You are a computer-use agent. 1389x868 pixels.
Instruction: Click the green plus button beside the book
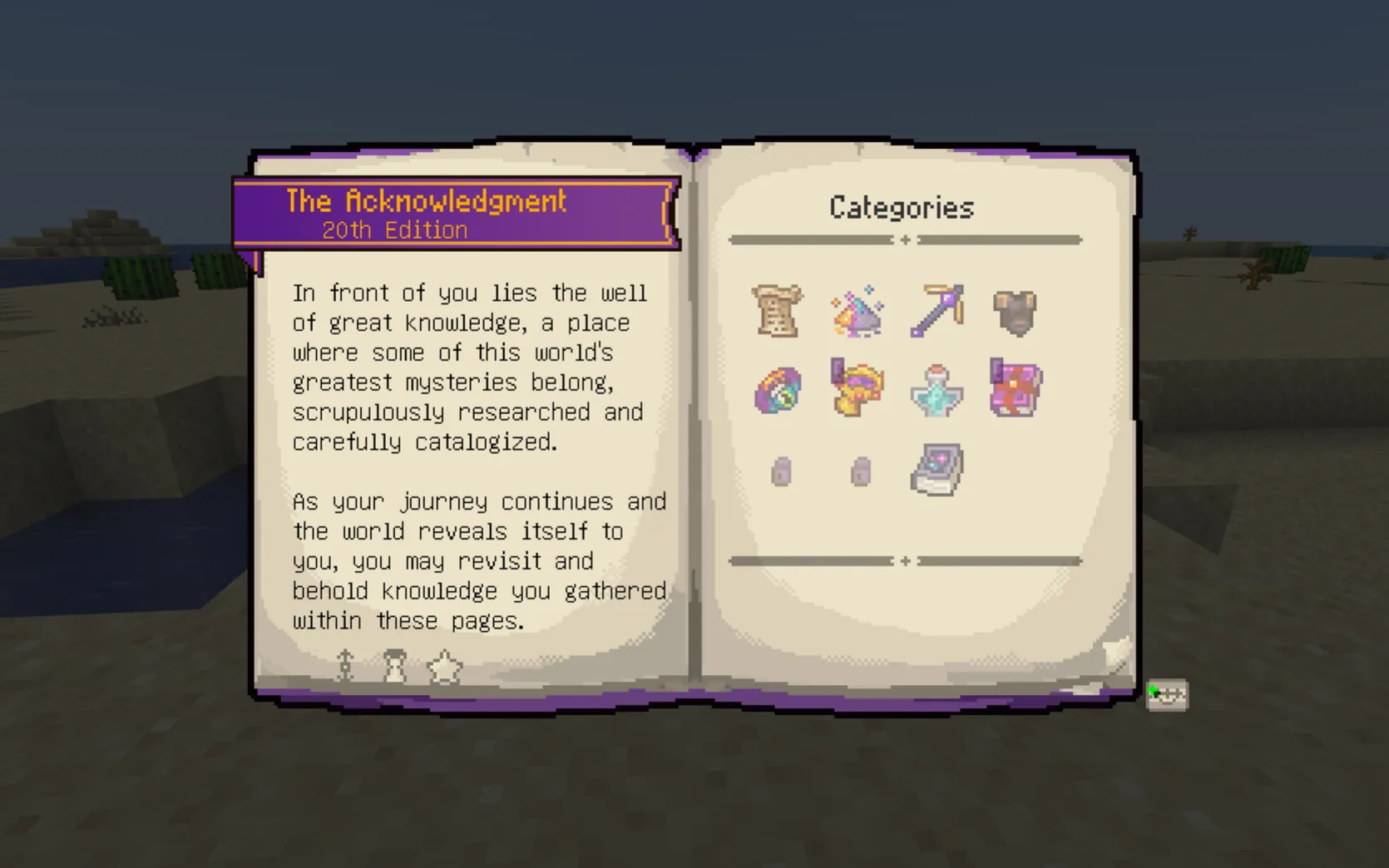[x=1167, y=695]
